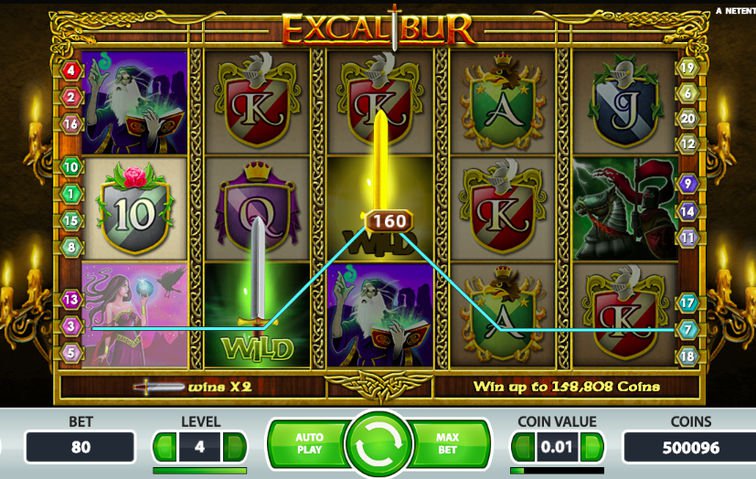
Task: Select payline 8 marker
Action: pos(71,246)
